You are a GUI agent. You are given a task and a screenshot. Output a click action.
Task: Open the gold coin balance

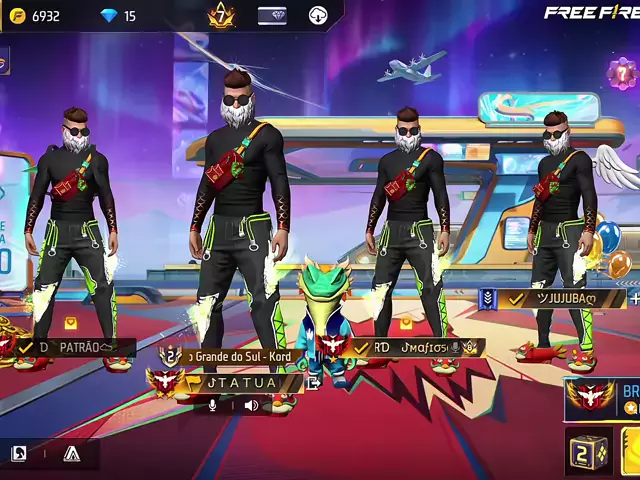point(36,16)
